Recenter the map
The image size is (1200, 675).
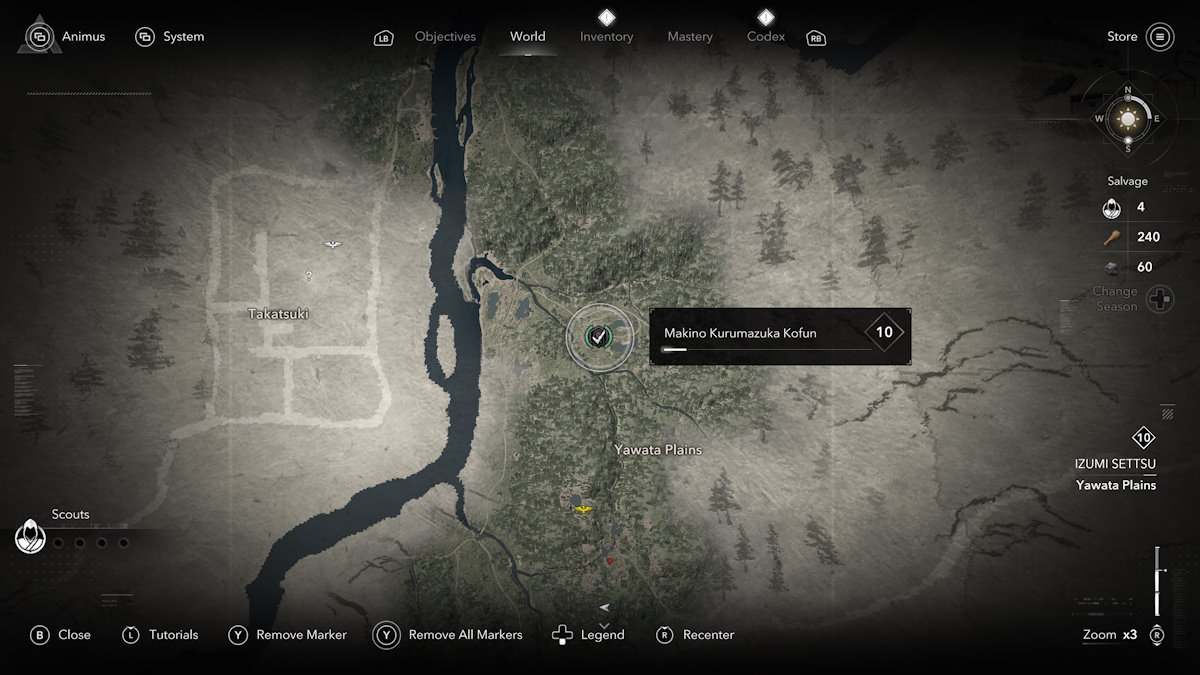[696, 635]
